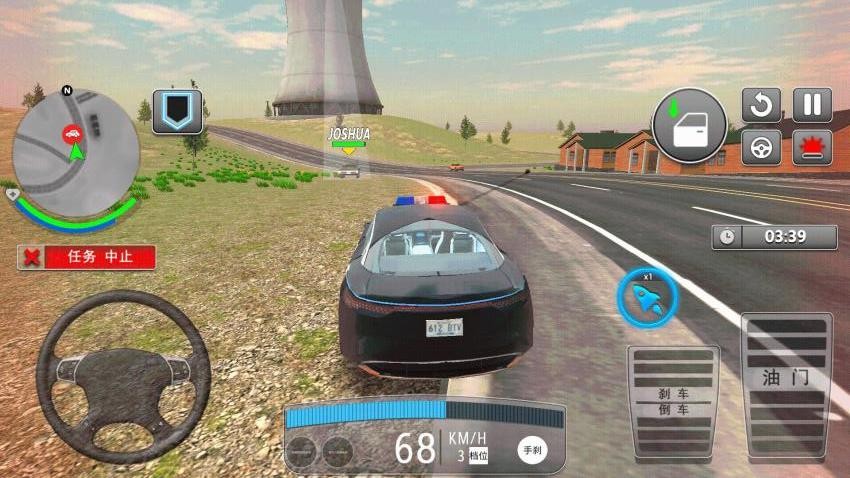Open the circular minimap
The width and height of the screenshot is (850, 478).
pyautogui.click(x=75, y=151)
